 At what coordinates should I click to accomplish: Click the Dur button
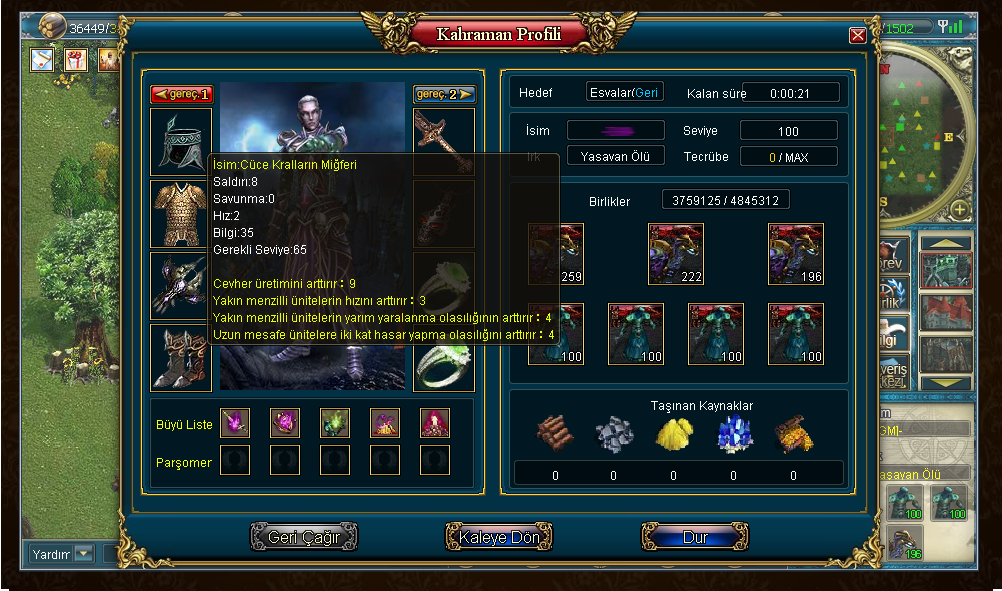tap(695, 537)
